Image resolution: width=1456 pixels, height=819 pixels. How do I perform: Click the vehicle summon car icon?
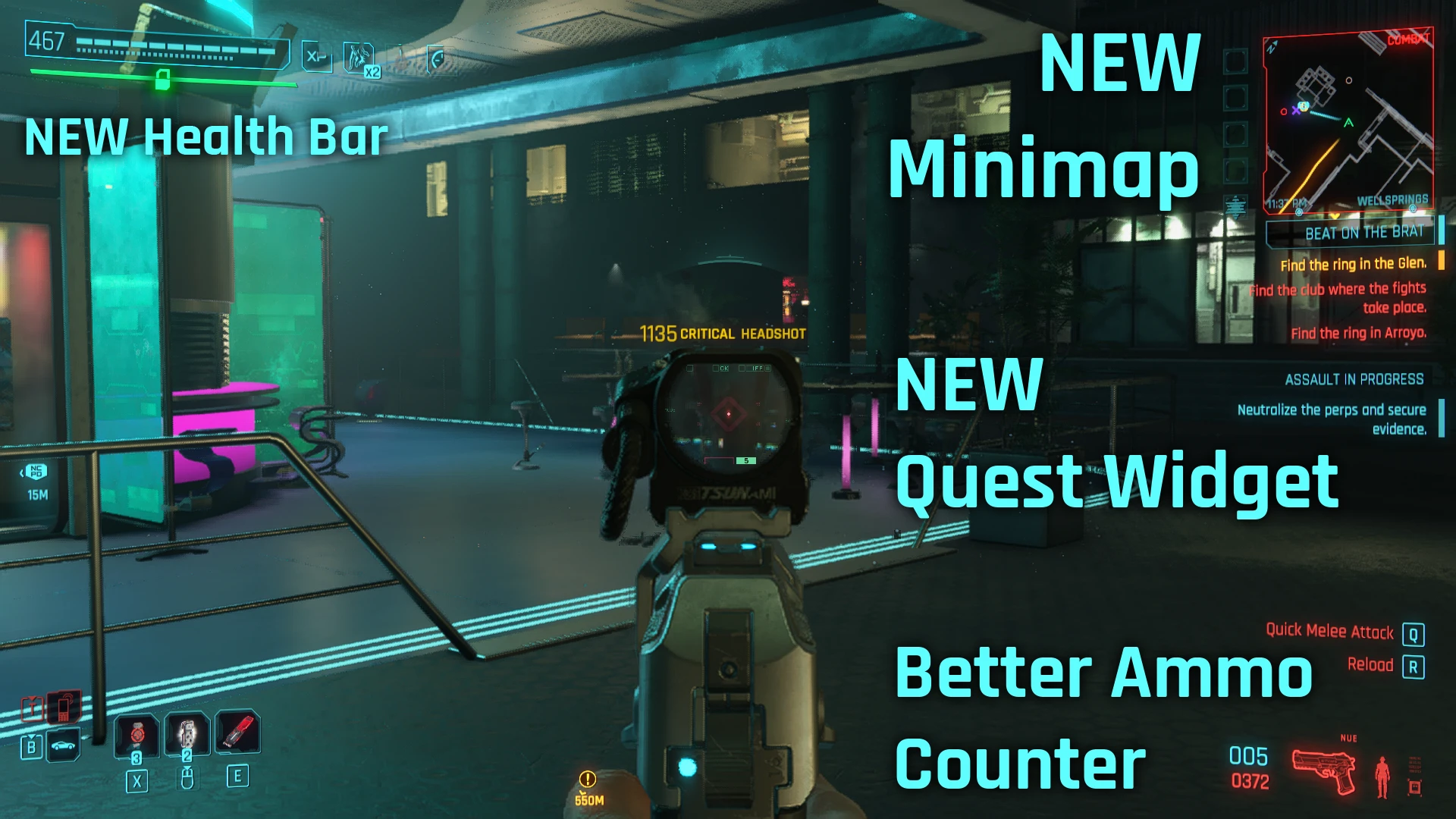point(63,745)
